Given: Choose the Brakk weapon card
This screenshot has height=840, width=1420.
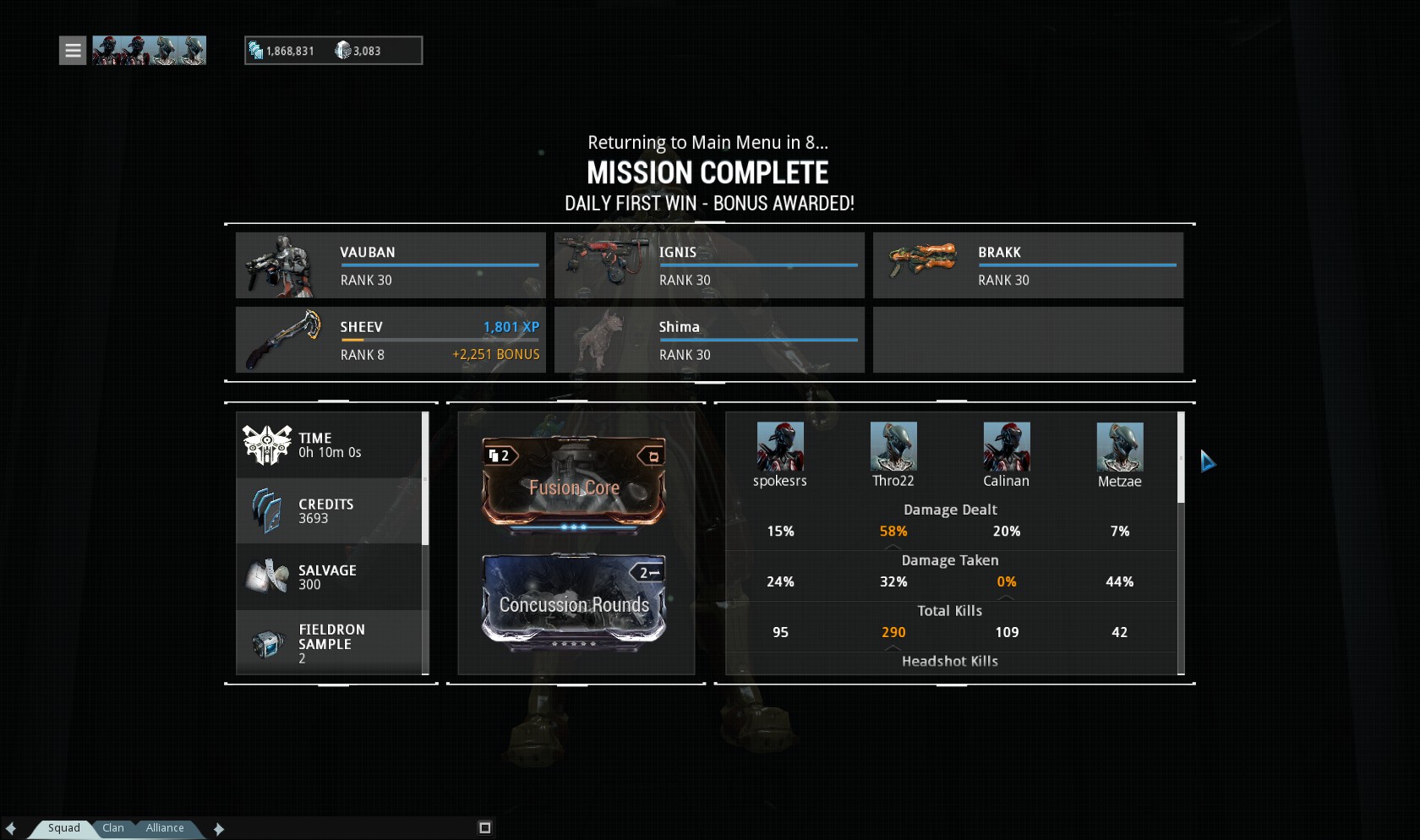Looking at the screenshot, I should pos(1028,265).
